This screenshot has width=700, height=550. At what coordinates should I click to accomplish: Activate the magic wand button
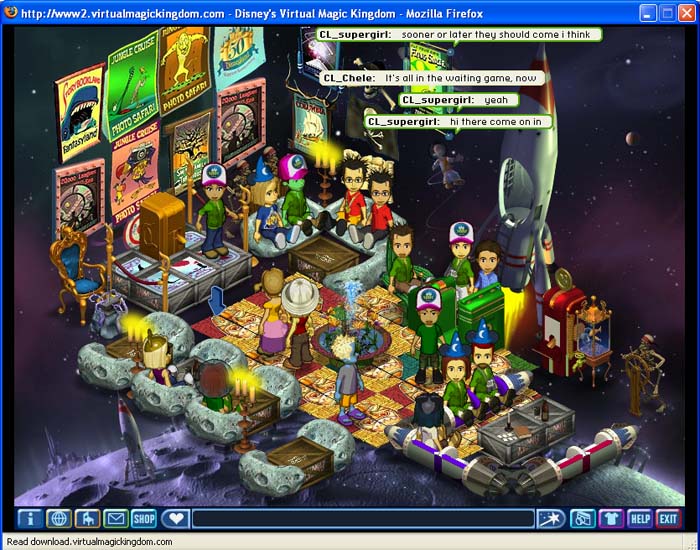549,518
